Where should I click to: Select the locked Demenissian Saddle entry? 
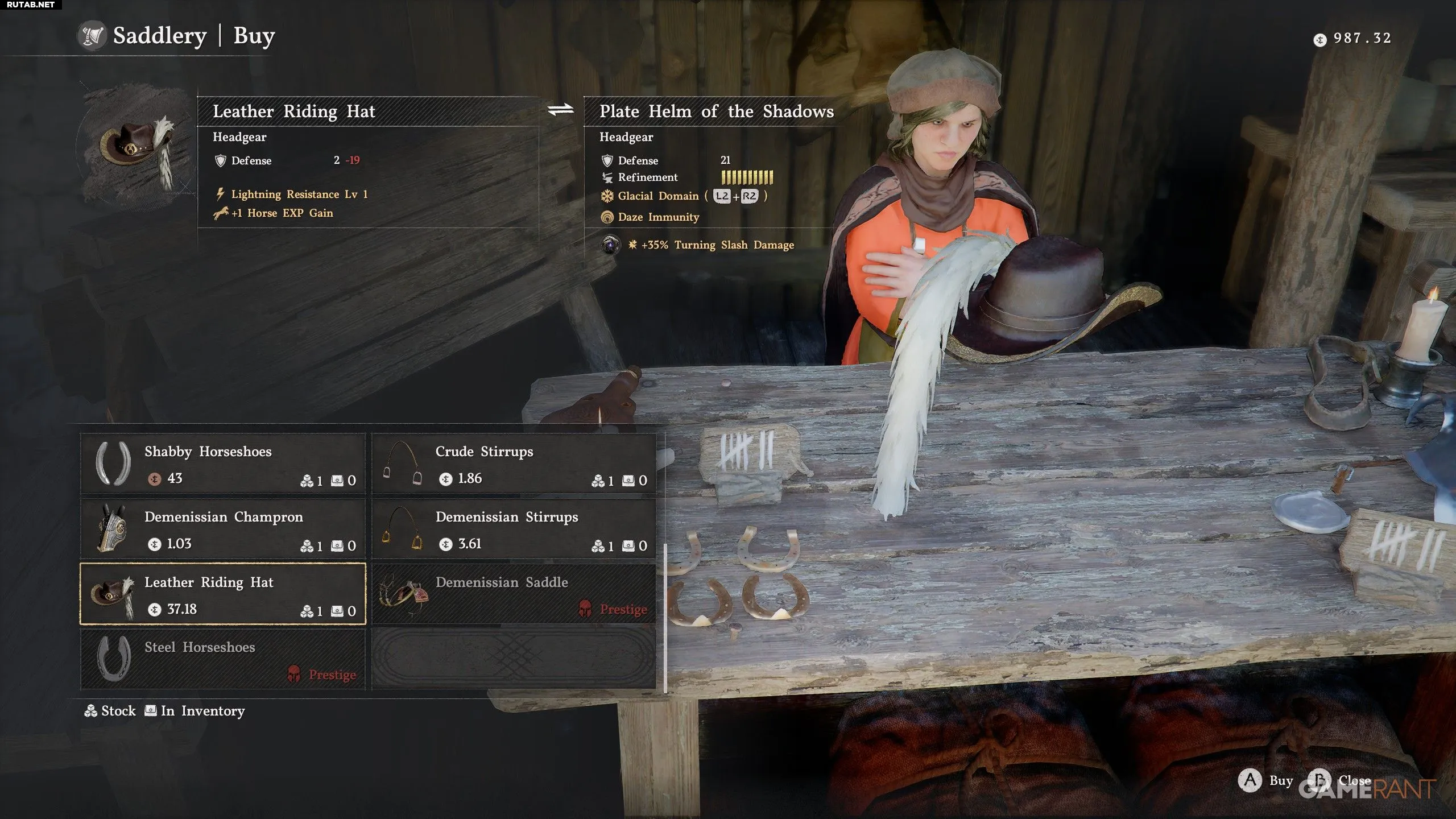[514, 594]
